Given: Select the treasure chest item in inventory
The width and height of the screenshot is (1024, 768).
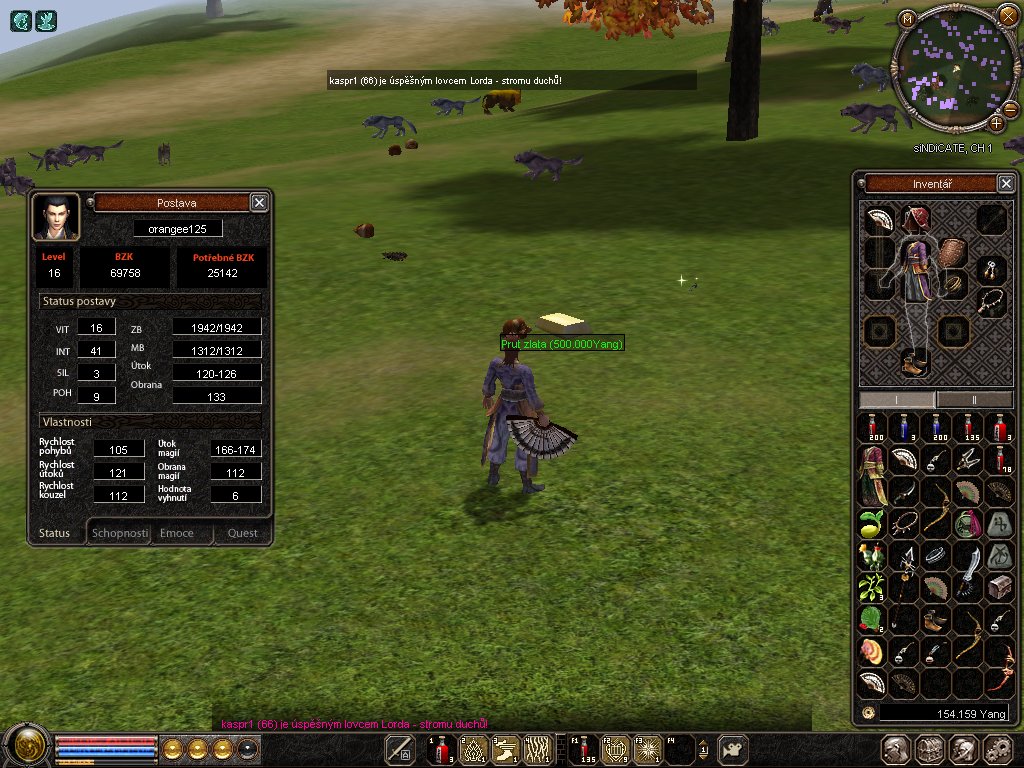Looking at the screenshot, I should pos(999,587).
